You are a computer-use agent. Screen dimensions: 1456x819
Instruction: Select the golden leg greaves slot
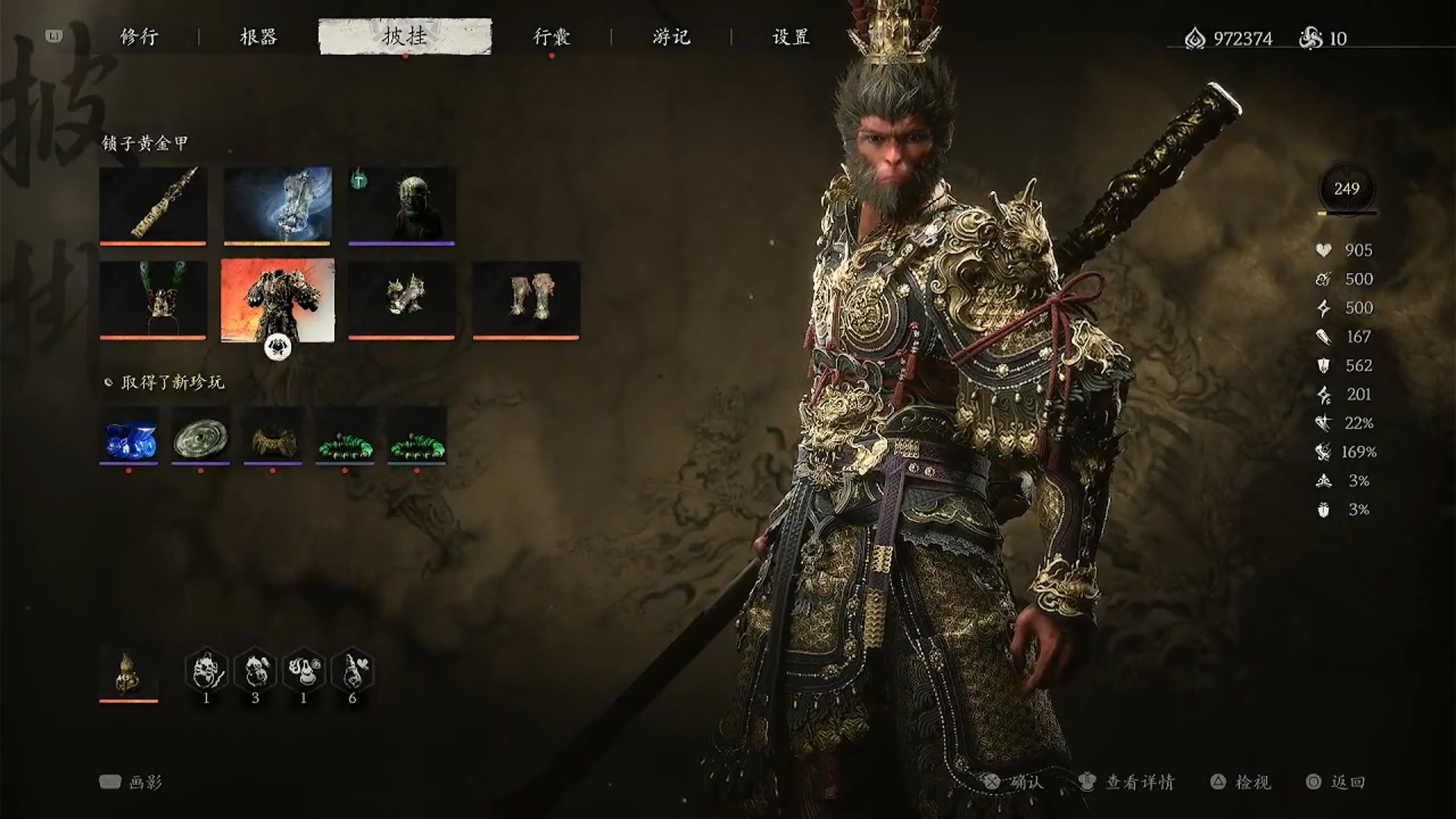click(x=526, y=300)
